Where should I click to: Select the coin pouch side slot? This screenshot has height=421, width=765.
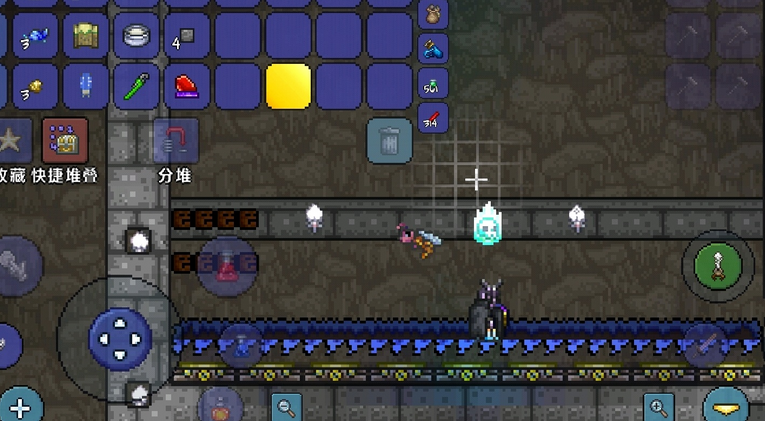tap(433, 13)
